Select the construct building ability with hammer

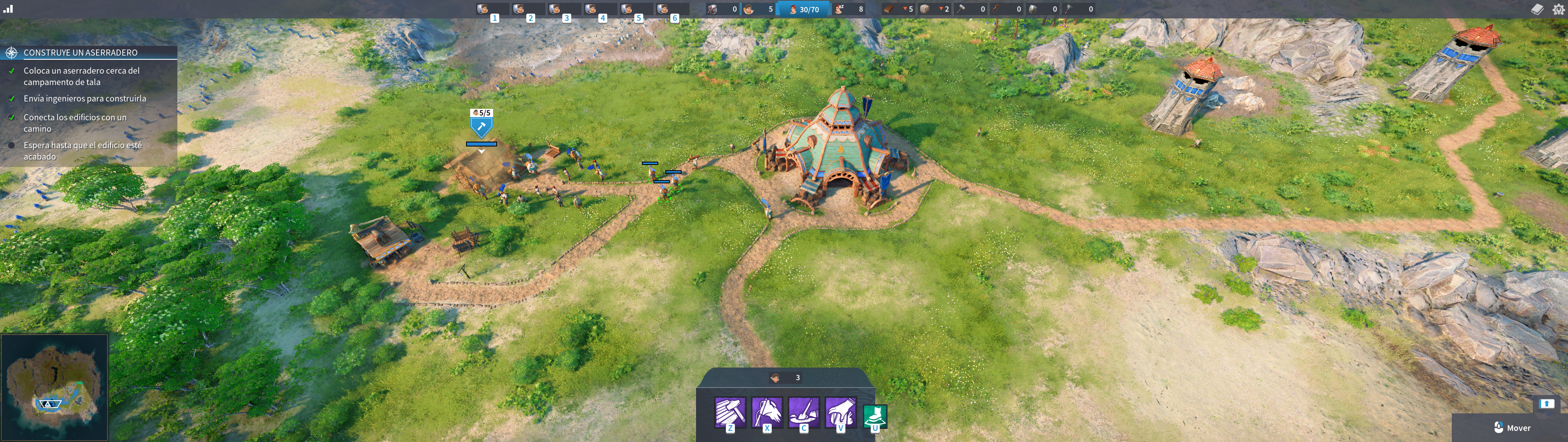tap(730, 412)
